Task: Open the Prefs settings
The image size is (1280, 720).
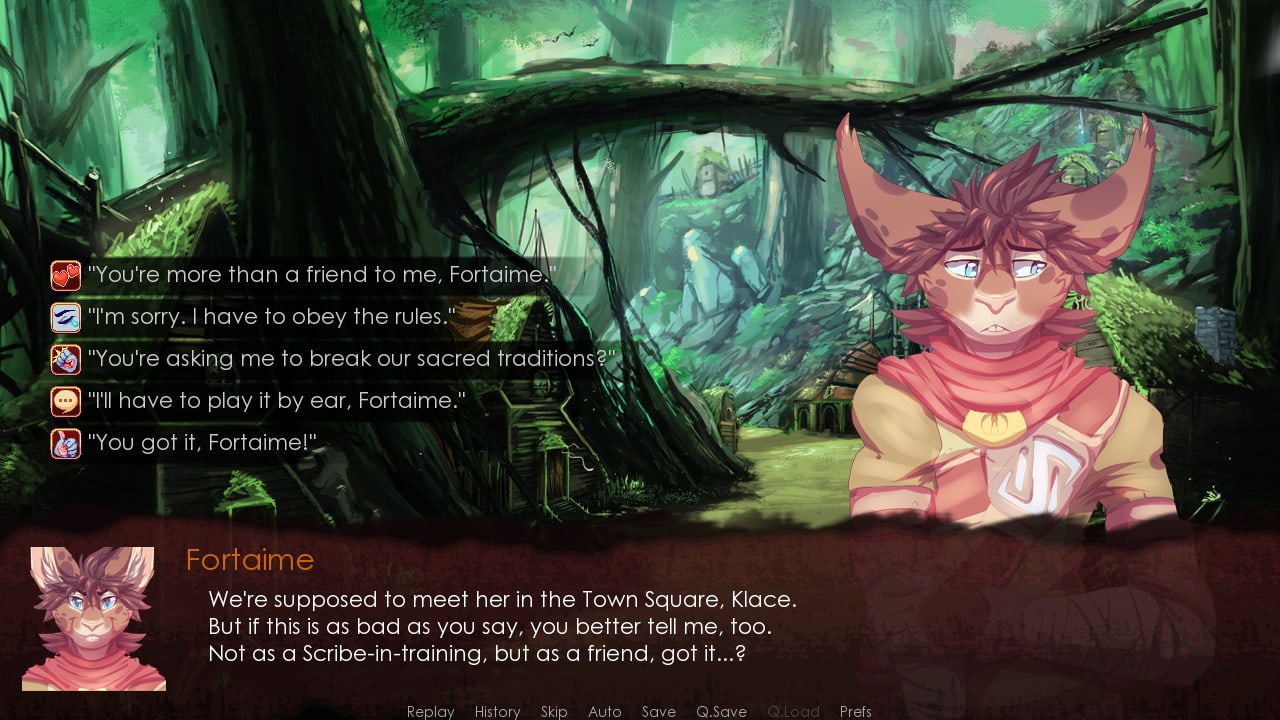Action: point(855,711)
